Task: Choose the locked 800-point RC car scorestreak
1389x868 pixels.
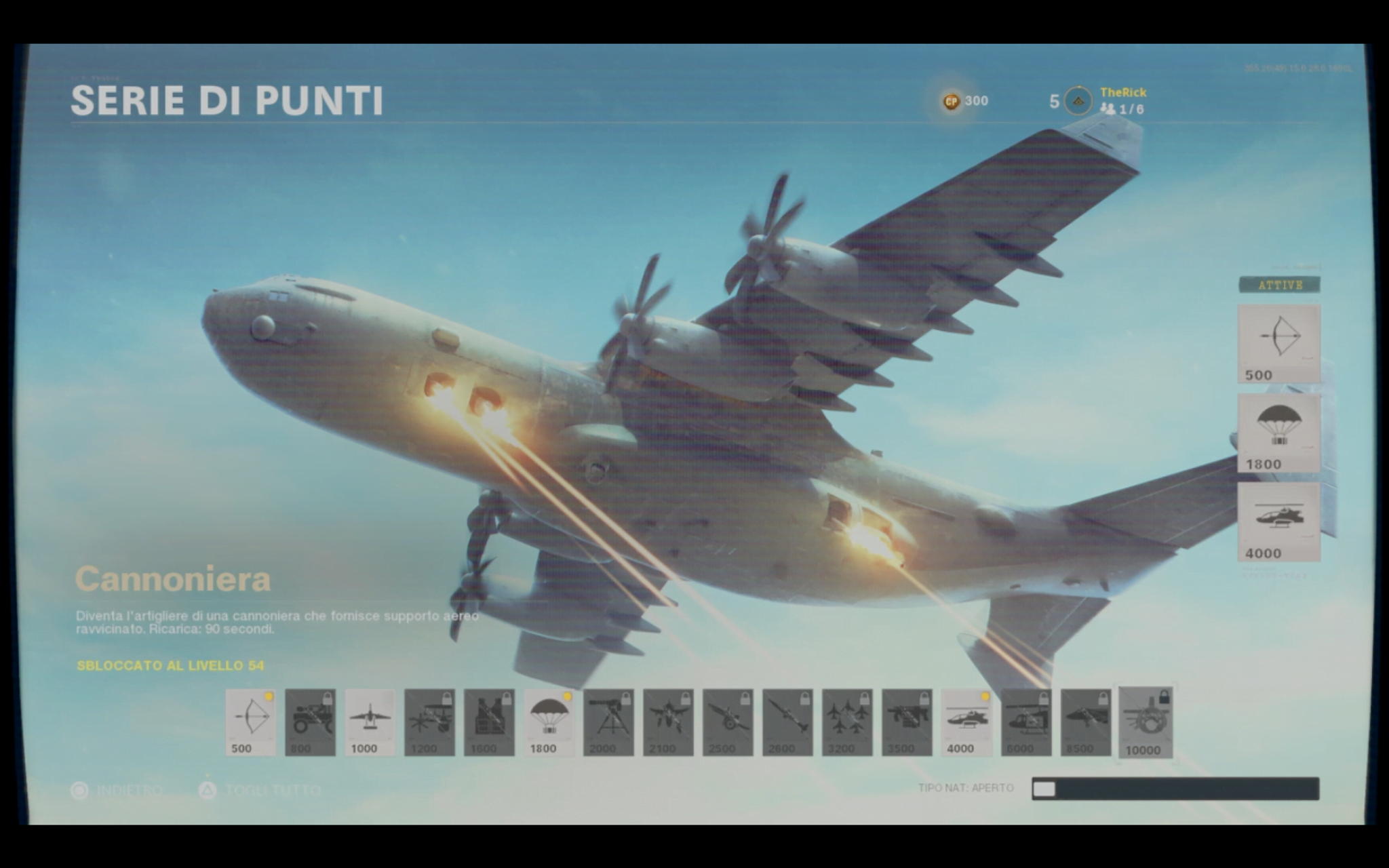Action: 311,722
